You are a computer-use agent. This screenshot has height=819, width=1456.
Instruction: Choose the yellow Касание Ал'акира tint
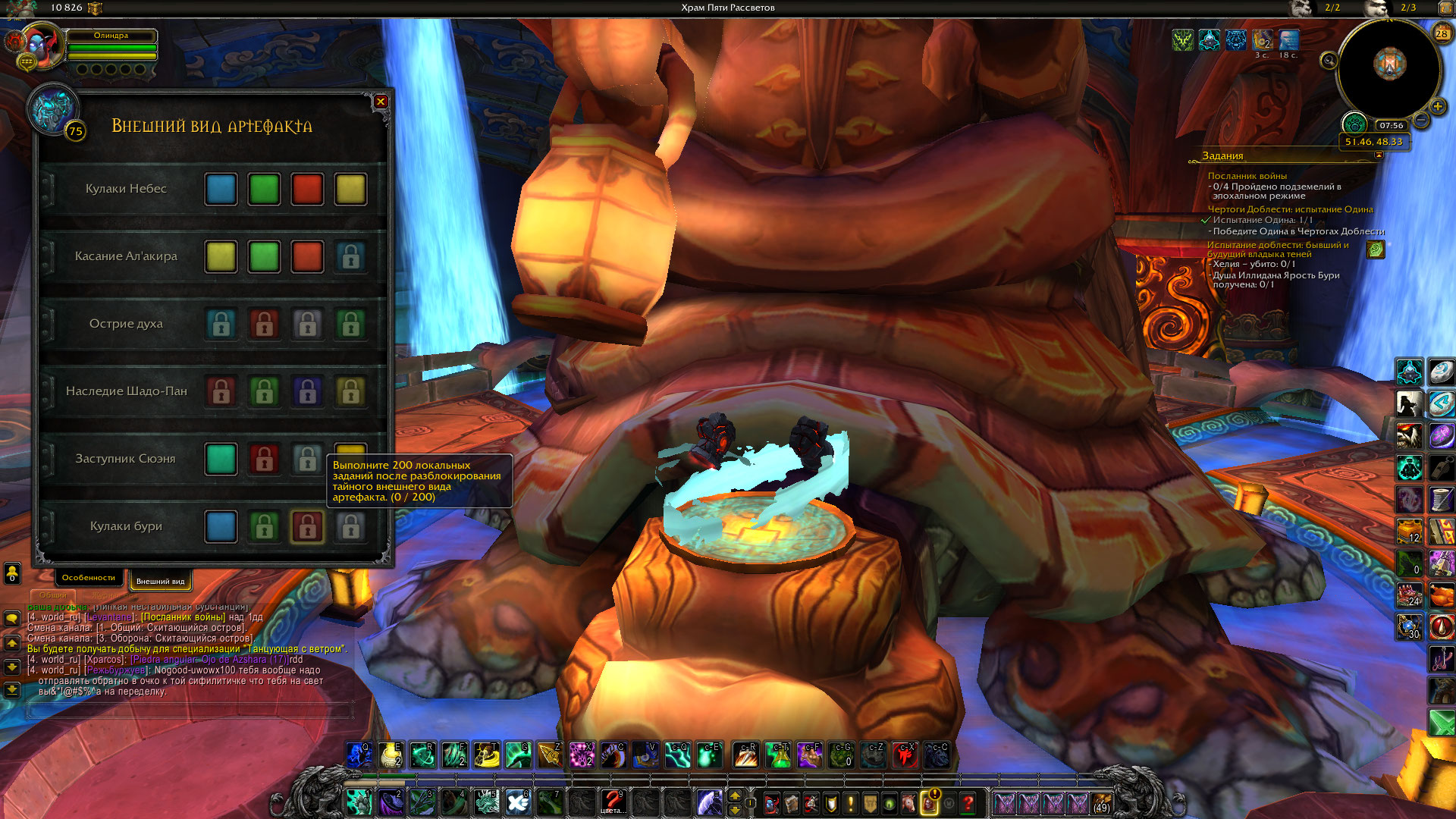(x=221, y=257)
